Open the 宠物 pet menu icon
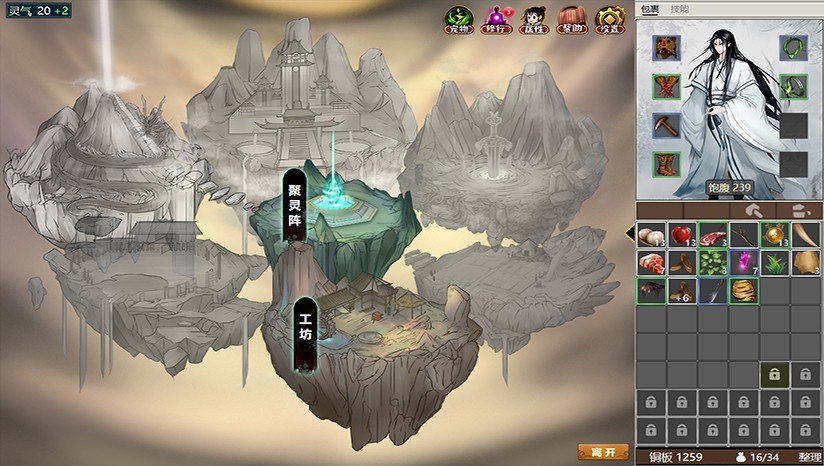This screenshot has width=824, height=466. [x=459, y=20]
